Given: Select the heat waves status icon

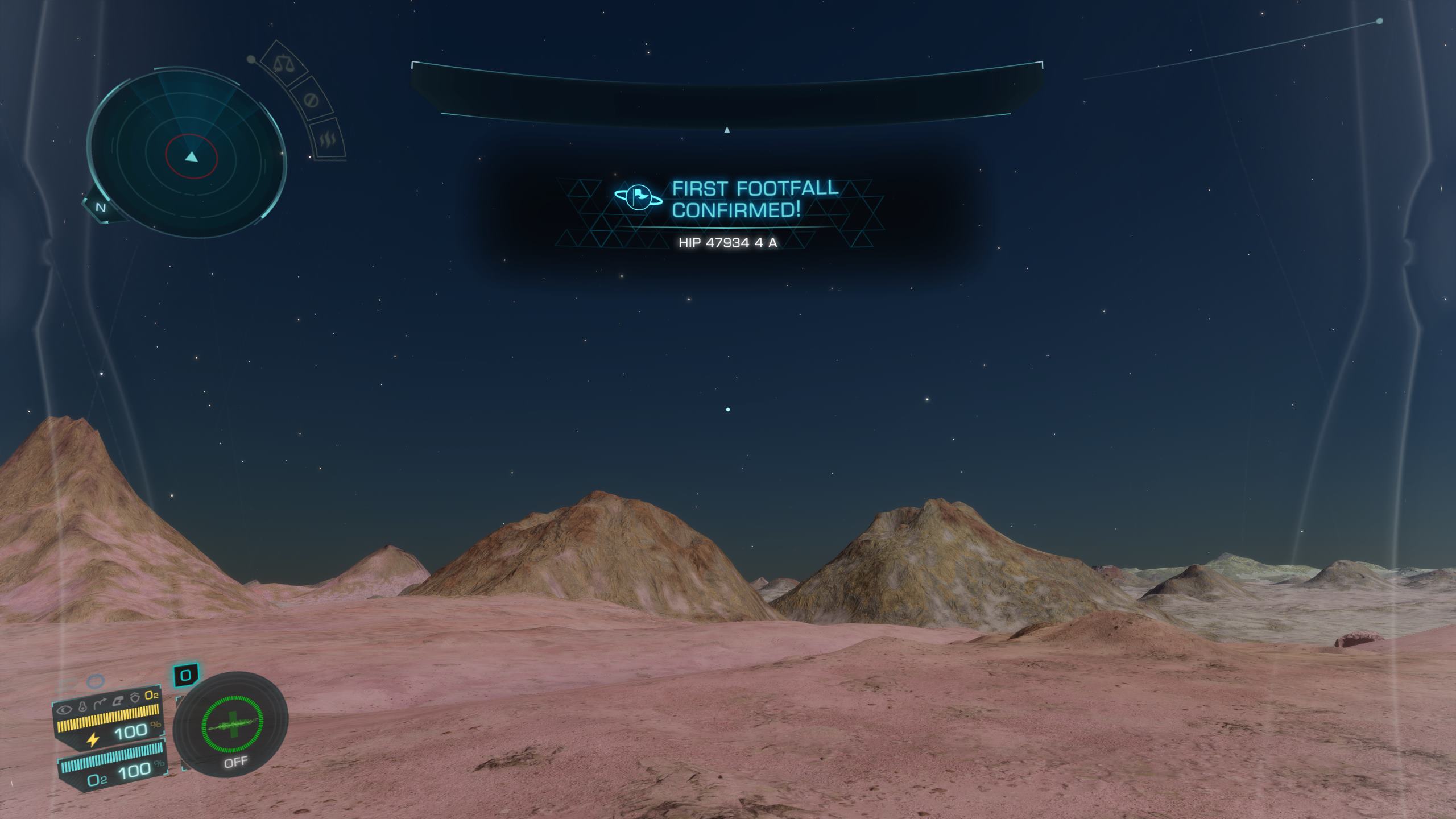Looking at the screenshot, I should pyautogui.click(x=329, y=139).
